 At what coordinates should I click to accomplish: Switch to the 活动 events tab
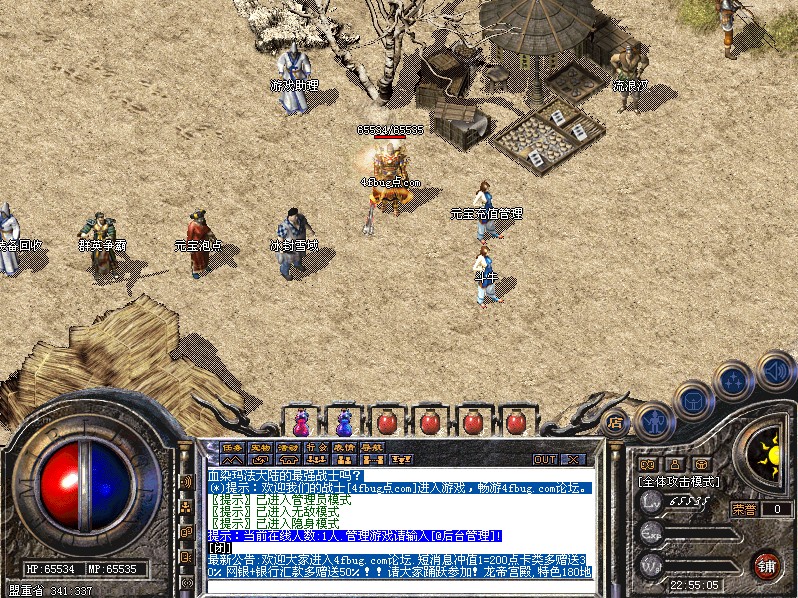tap(288, 446)
